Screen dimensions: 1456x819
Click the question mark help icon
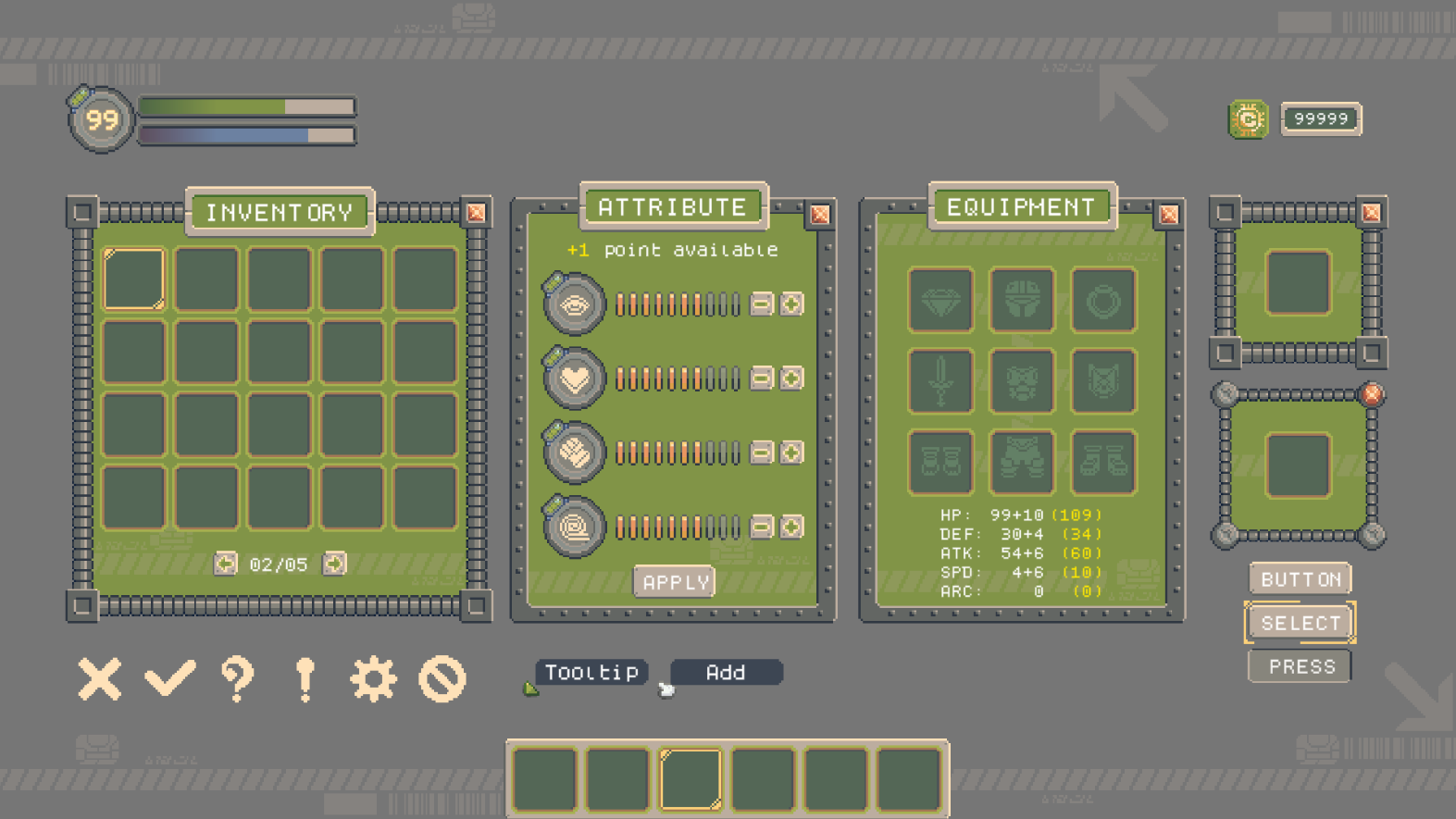point(235,678)
